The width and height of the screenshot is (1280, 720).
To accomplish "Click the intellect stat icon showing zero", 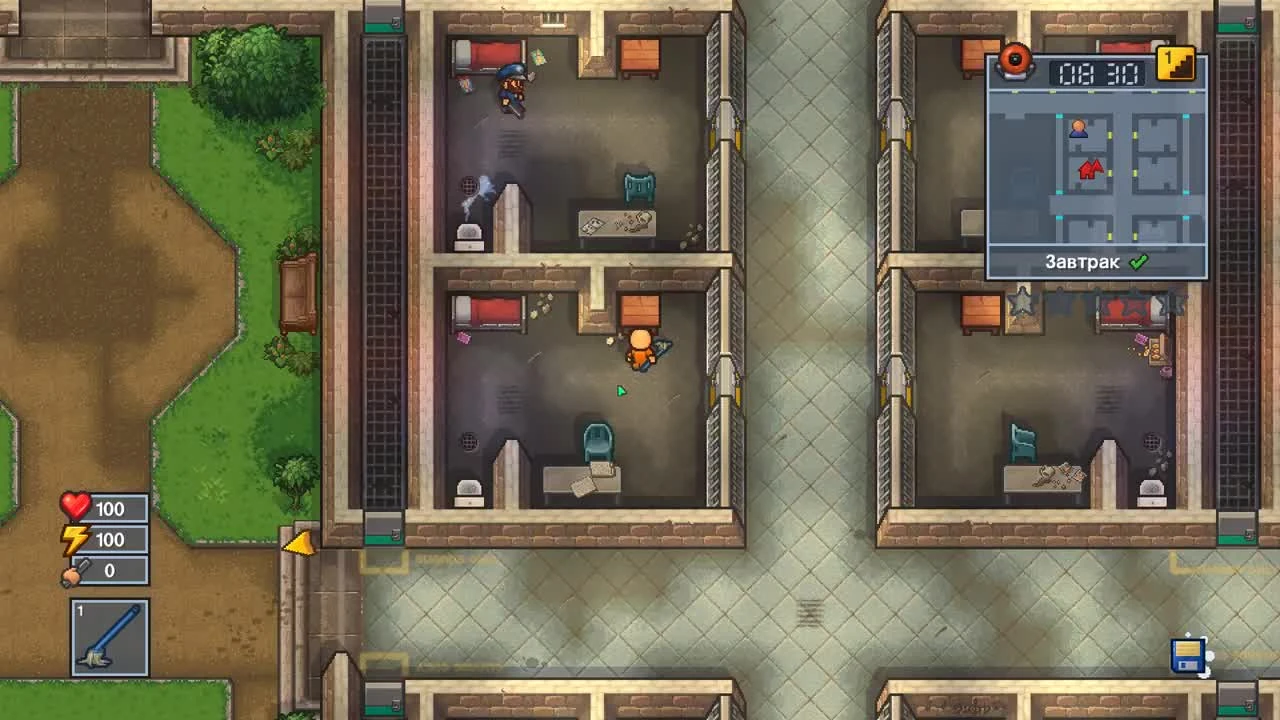I will tap(74, 571).
